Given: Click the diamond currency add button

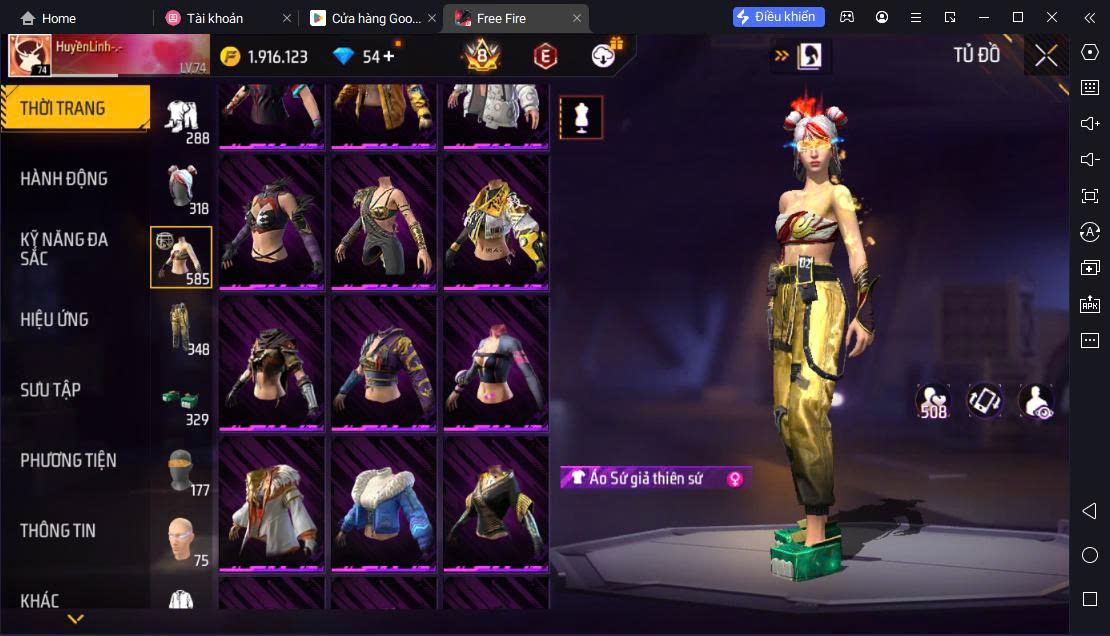Looking at the screenshot, I should click(389, 57).
